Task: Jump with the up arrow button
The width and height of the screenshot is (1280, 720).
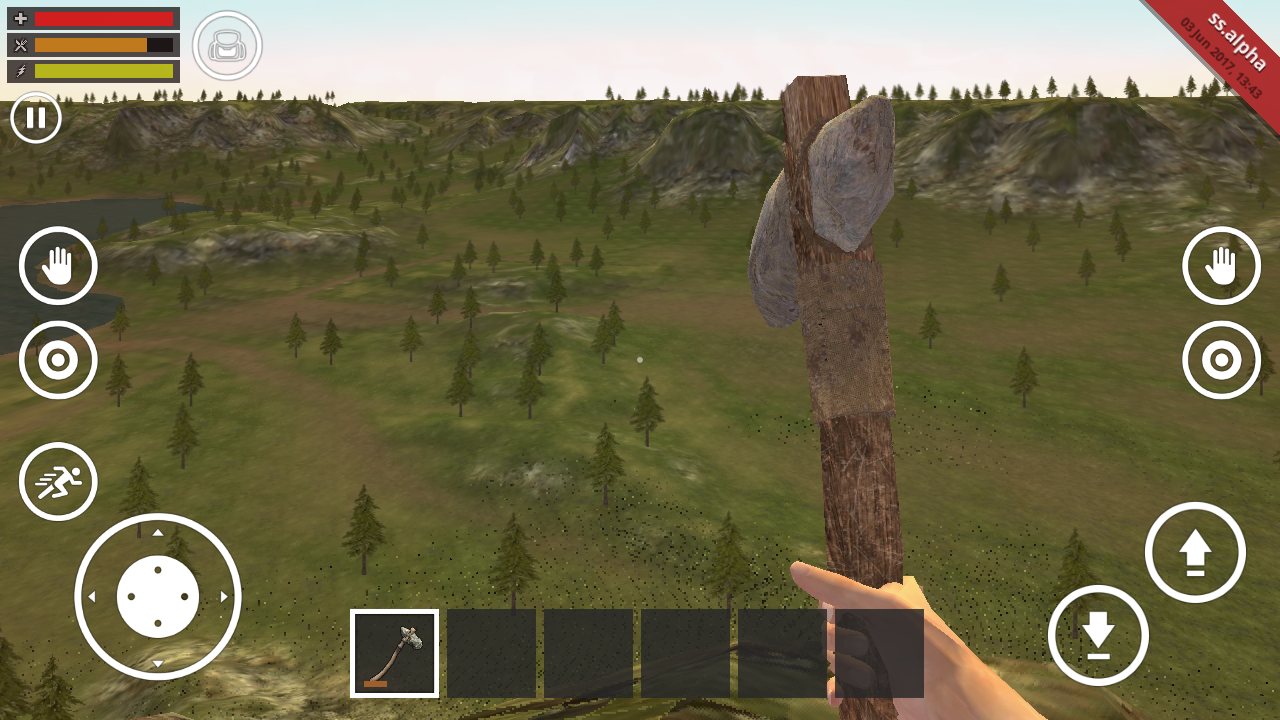Action: tap(1195, 553)
